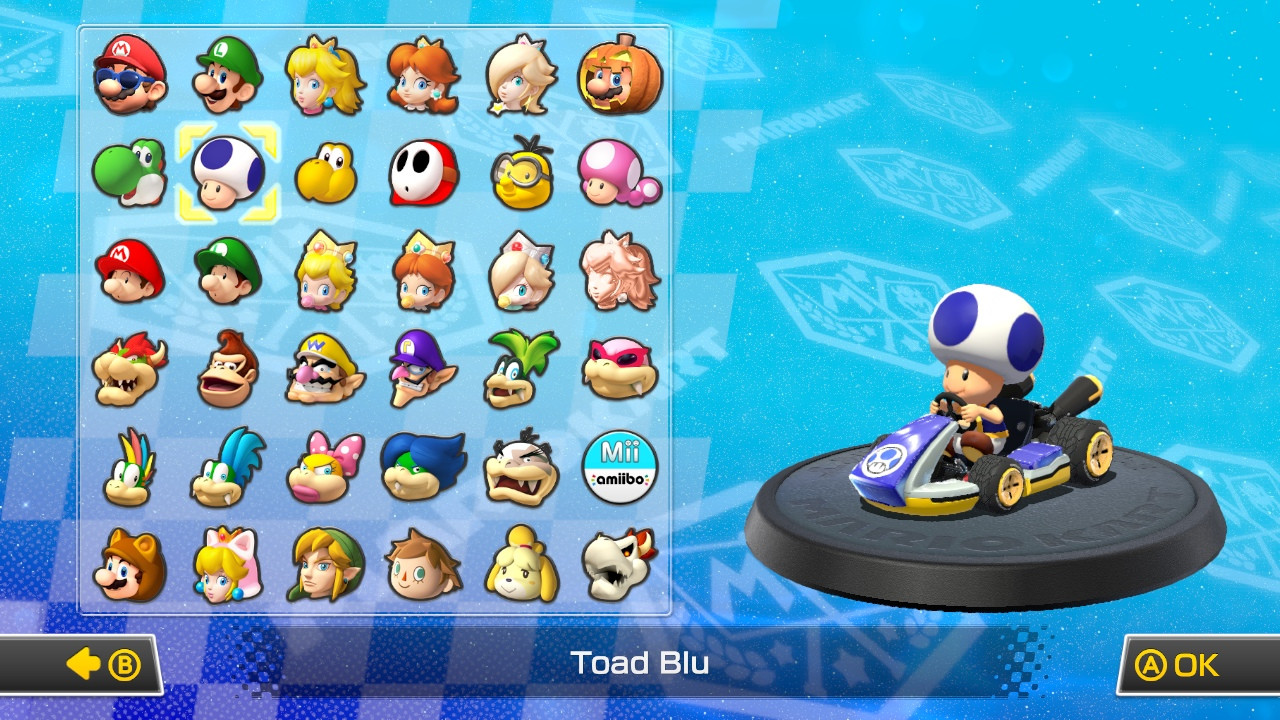This screenshot has width=1280, height=720.
Task: Select Mario on the character grid
Action: coord(130,75)
